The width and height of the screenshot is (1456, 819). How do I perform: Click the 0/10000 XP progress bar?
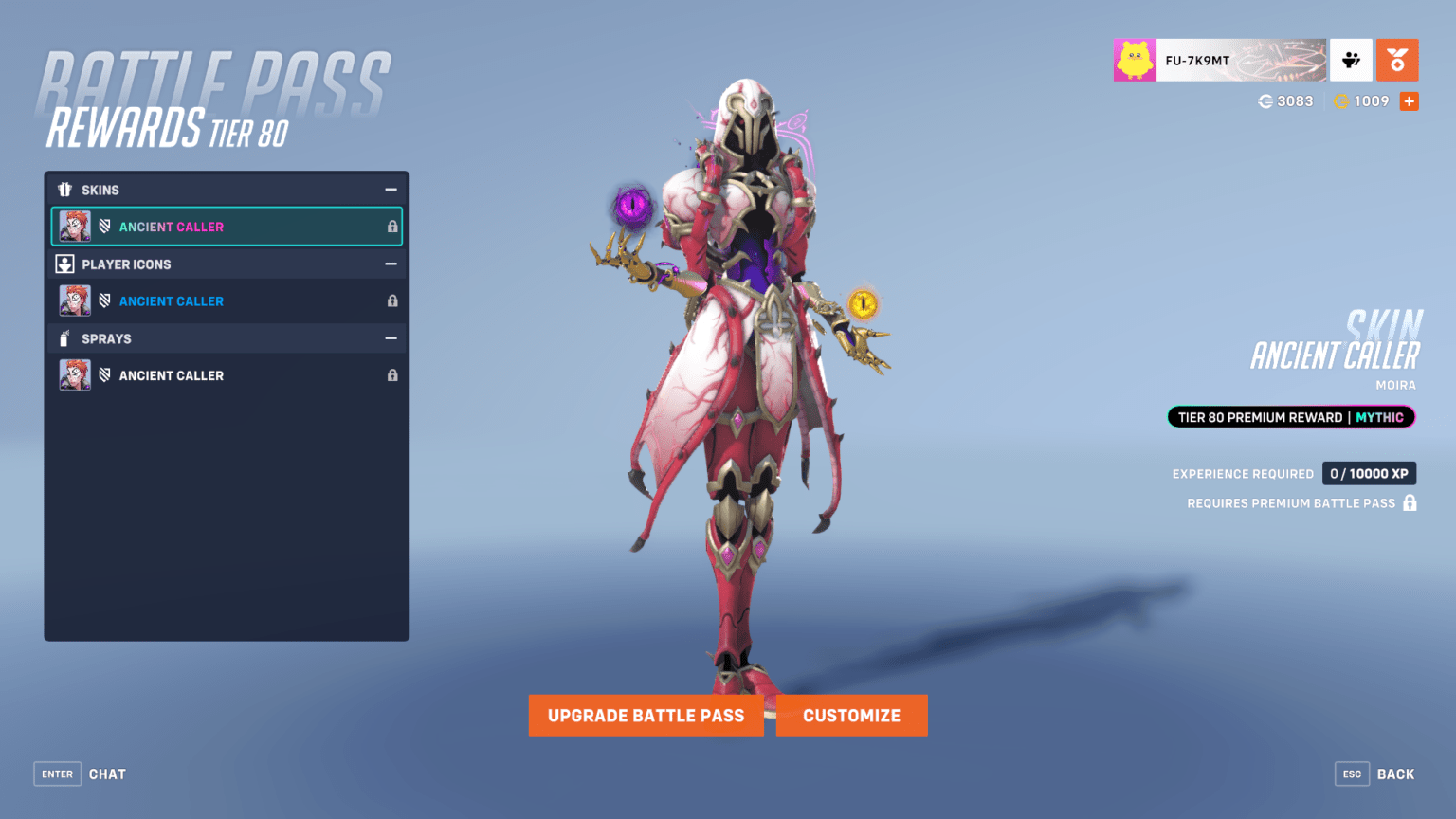pyautogui.click(x=1369, y=473)
